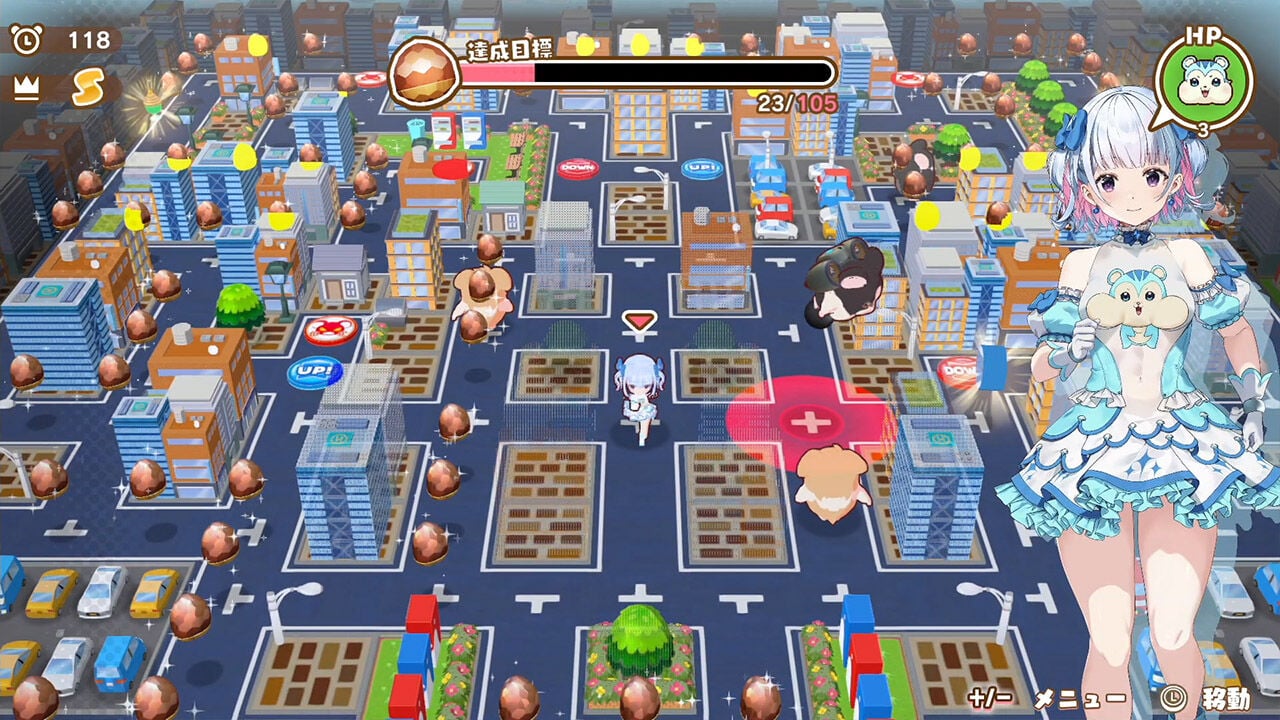Toggle the red DOWN panel on the right
Image resolution: width=1280 pixels, height=720 pixels.
[957, 370]
